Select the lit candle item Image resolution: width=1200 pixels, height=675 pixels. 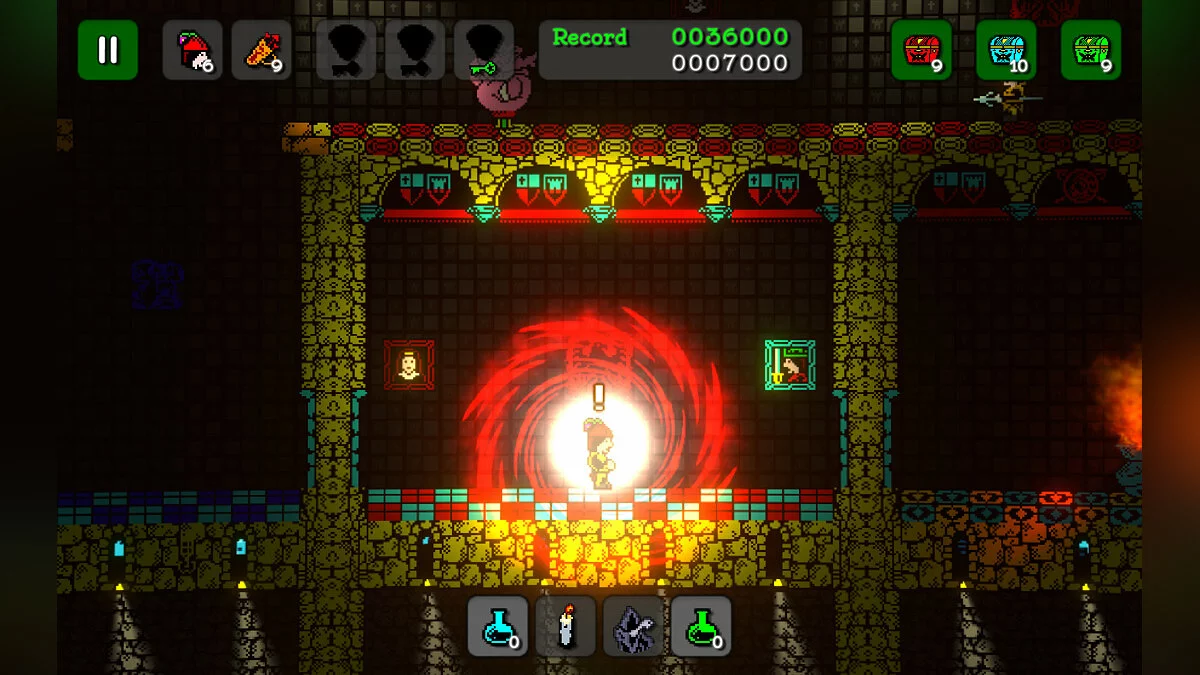pos(566,626)
